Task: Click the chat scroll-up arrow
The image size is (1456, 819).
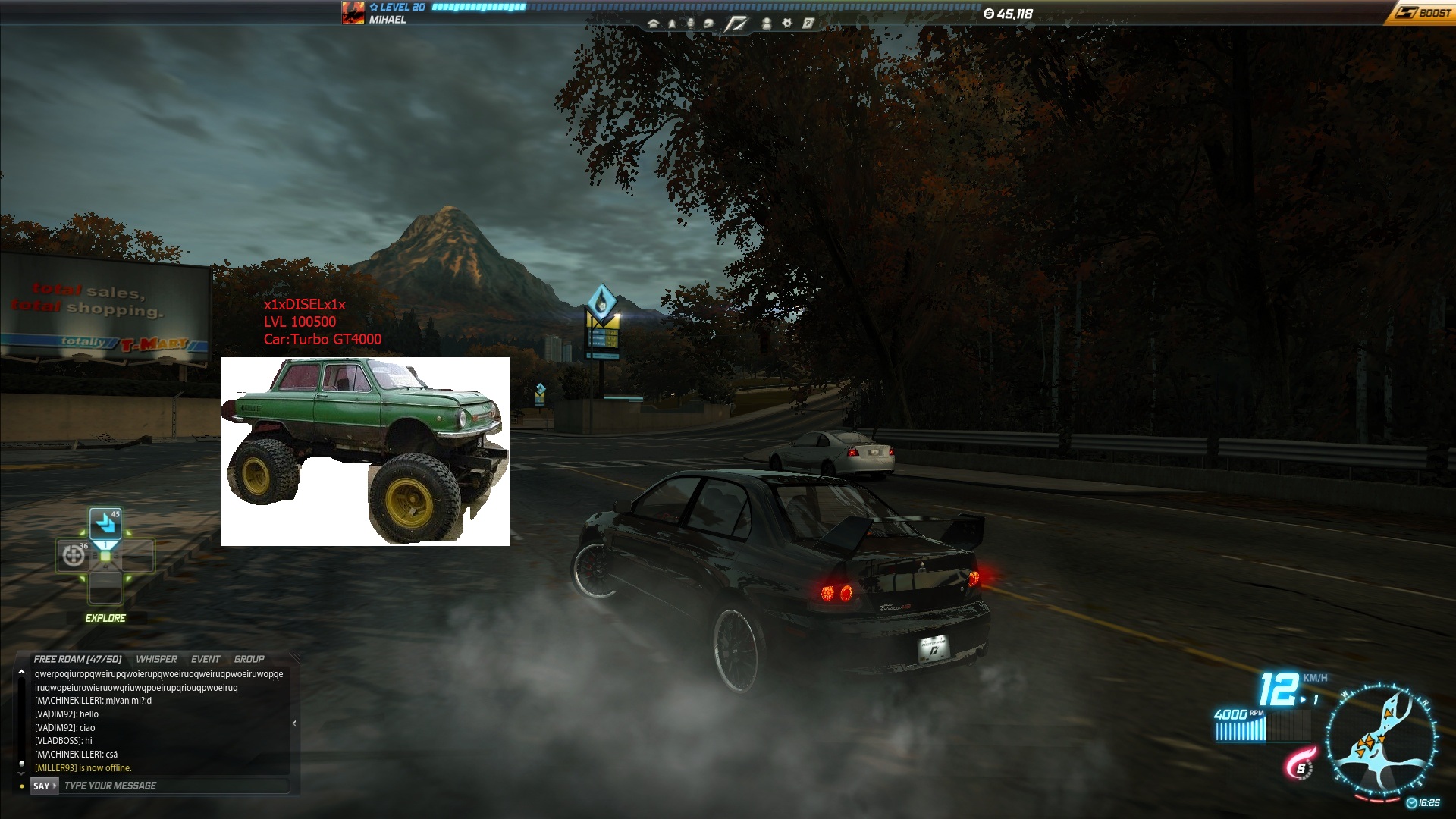Action: 21,672
